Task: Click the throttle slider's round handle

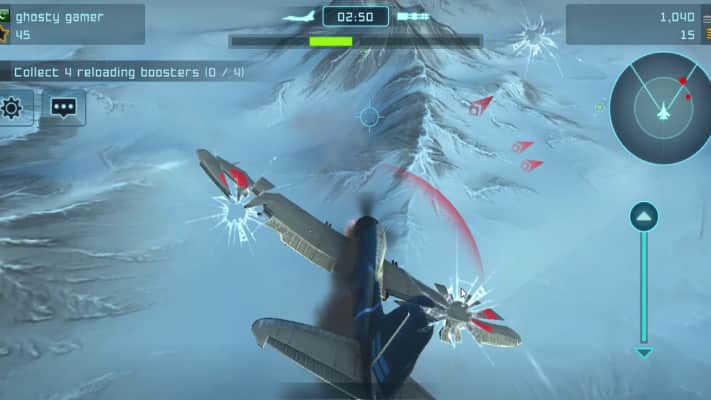Action: [x=644, y=217]
